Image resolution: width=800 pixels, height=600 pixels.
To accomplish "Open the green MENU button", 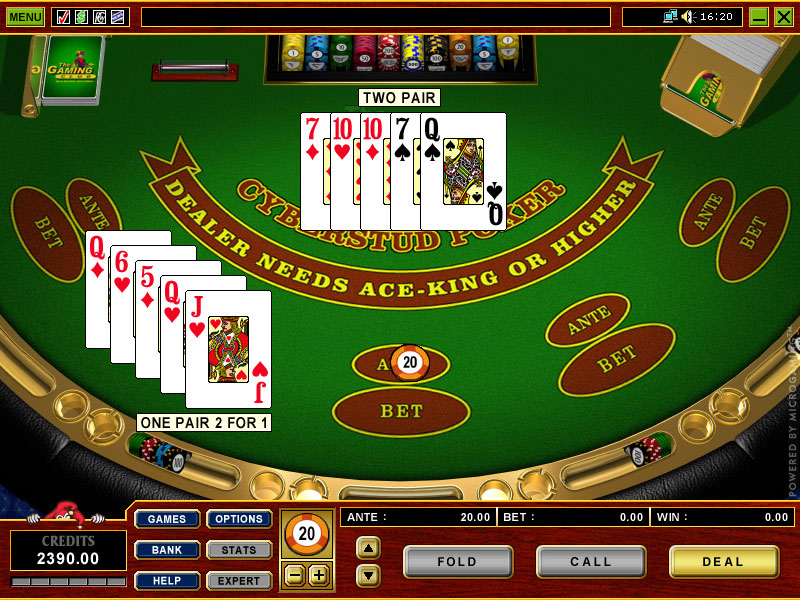I will (x=25, y=17).
